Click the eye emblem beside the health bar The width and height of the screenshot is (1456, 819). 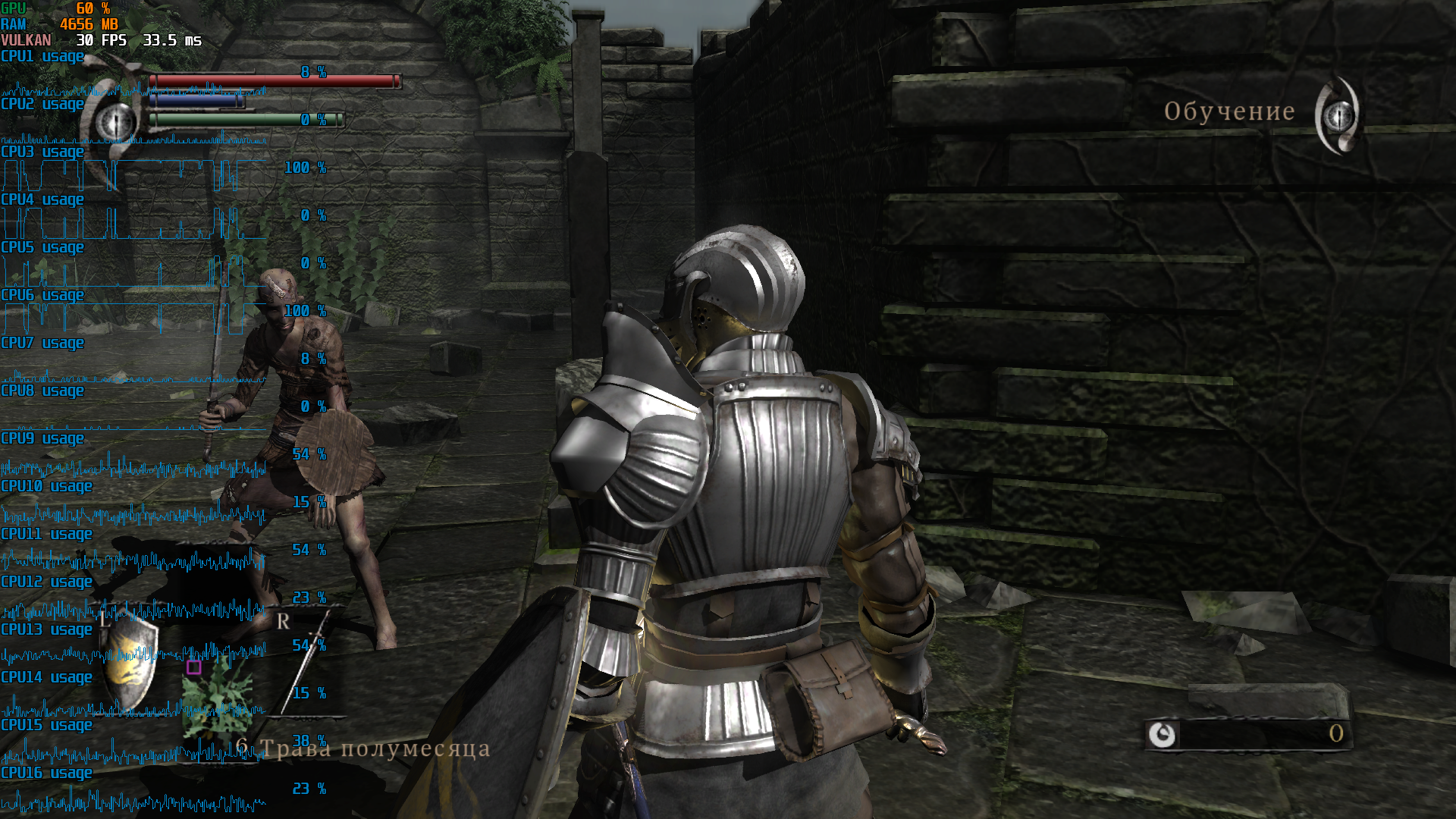pos(115,120)
